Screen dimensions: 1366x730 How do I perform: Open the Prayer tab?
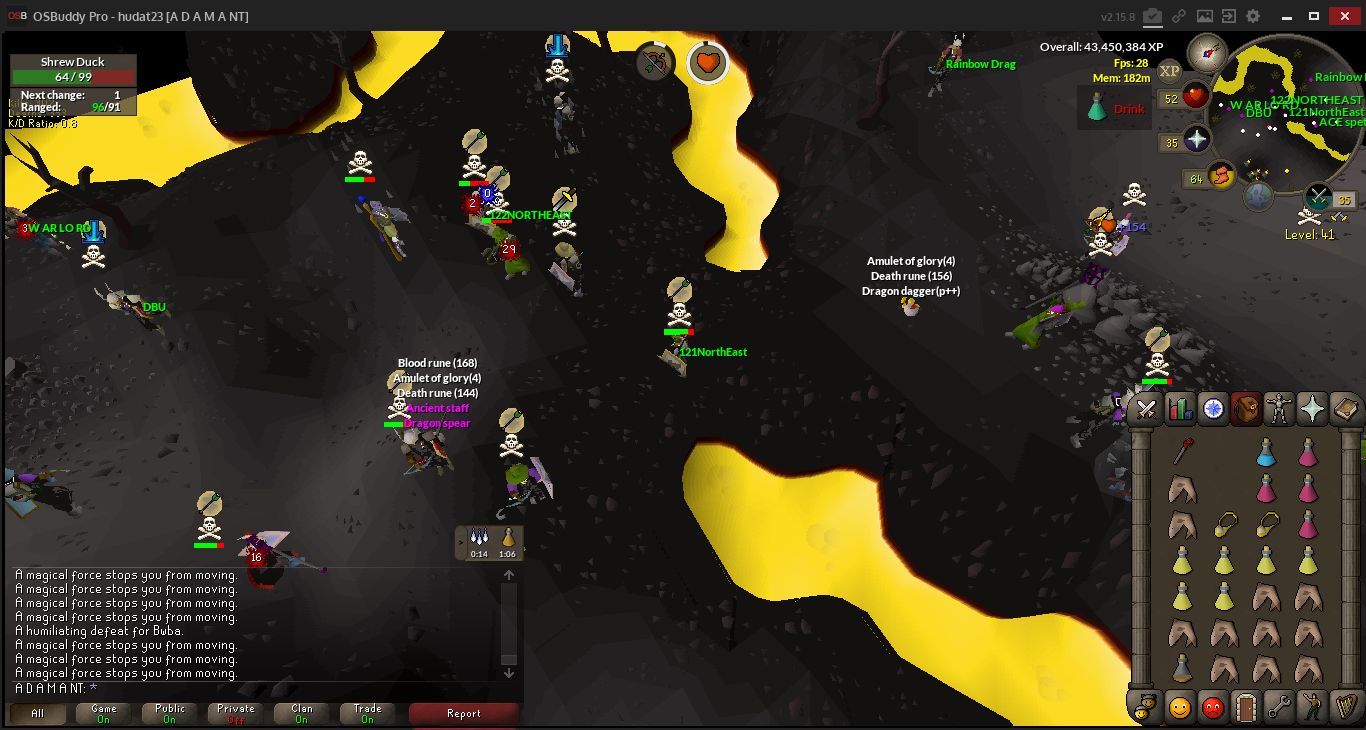click(x=1312, y=409)
